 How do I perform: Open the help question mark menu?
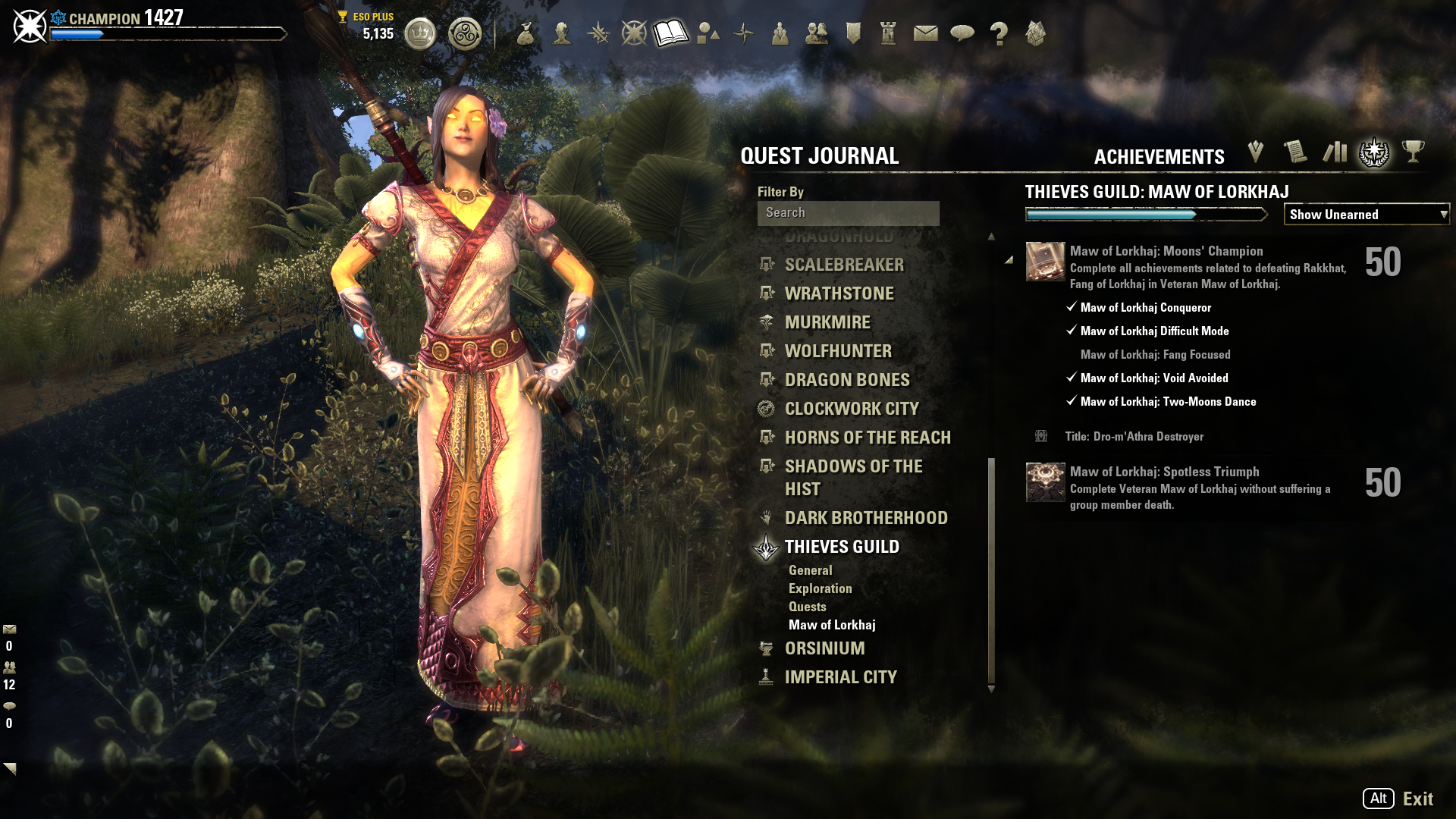pyautogui.click(x=999, y=33)
